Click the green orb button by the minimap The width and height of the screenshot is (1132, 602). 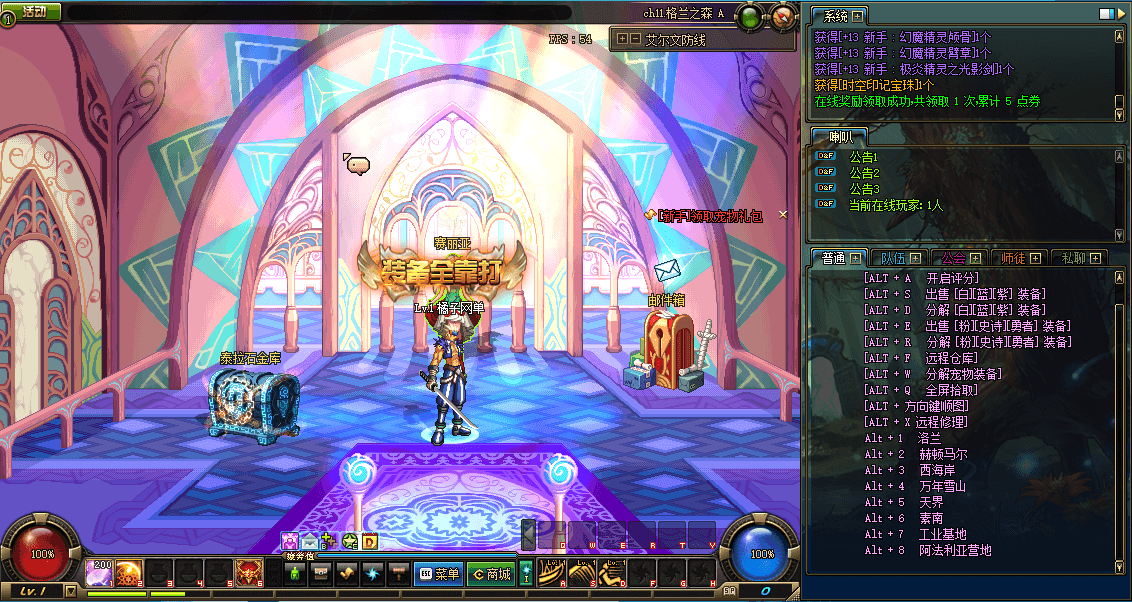(748, 16)
